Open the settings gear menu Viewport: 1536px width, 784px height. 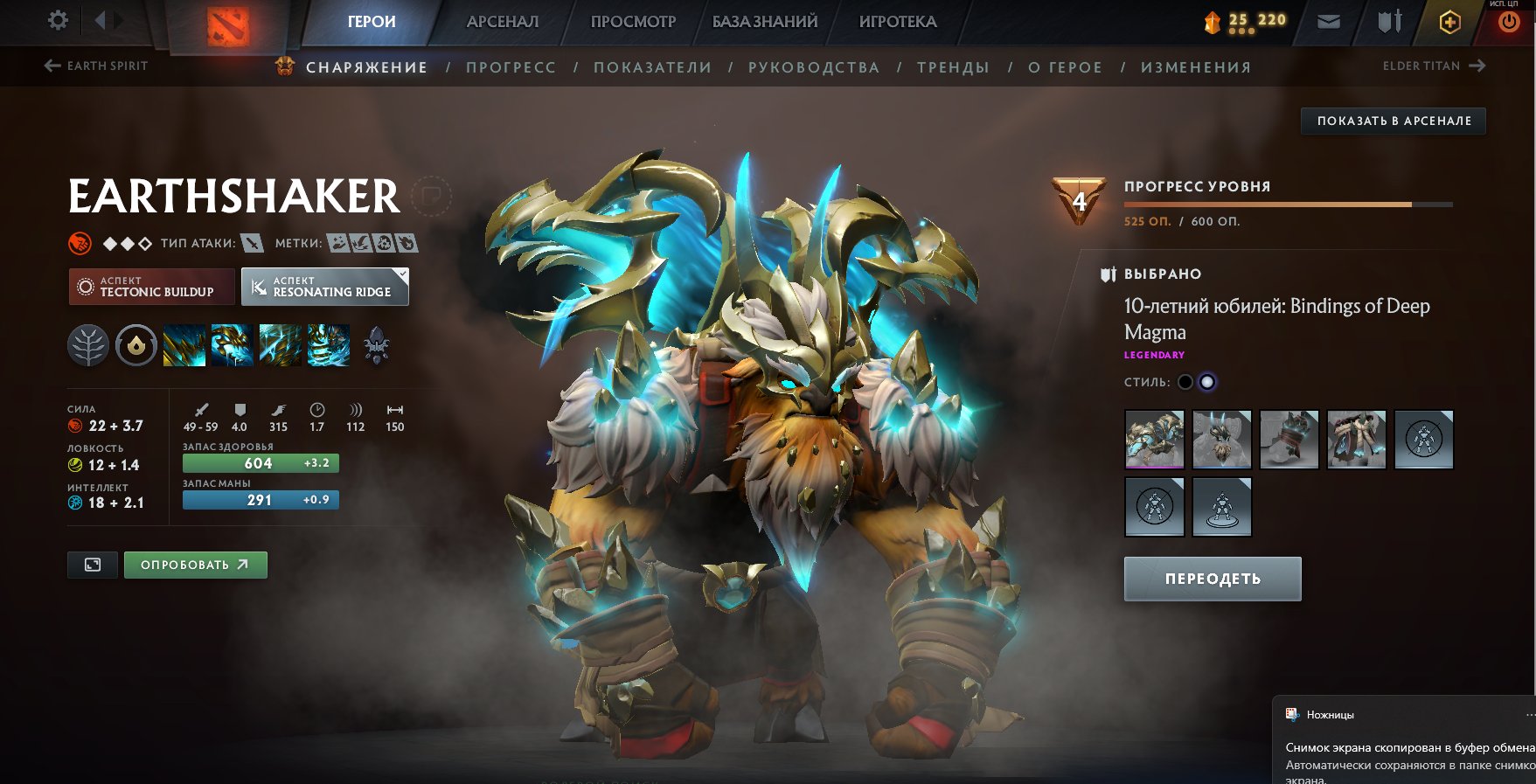tap(58, 20)
